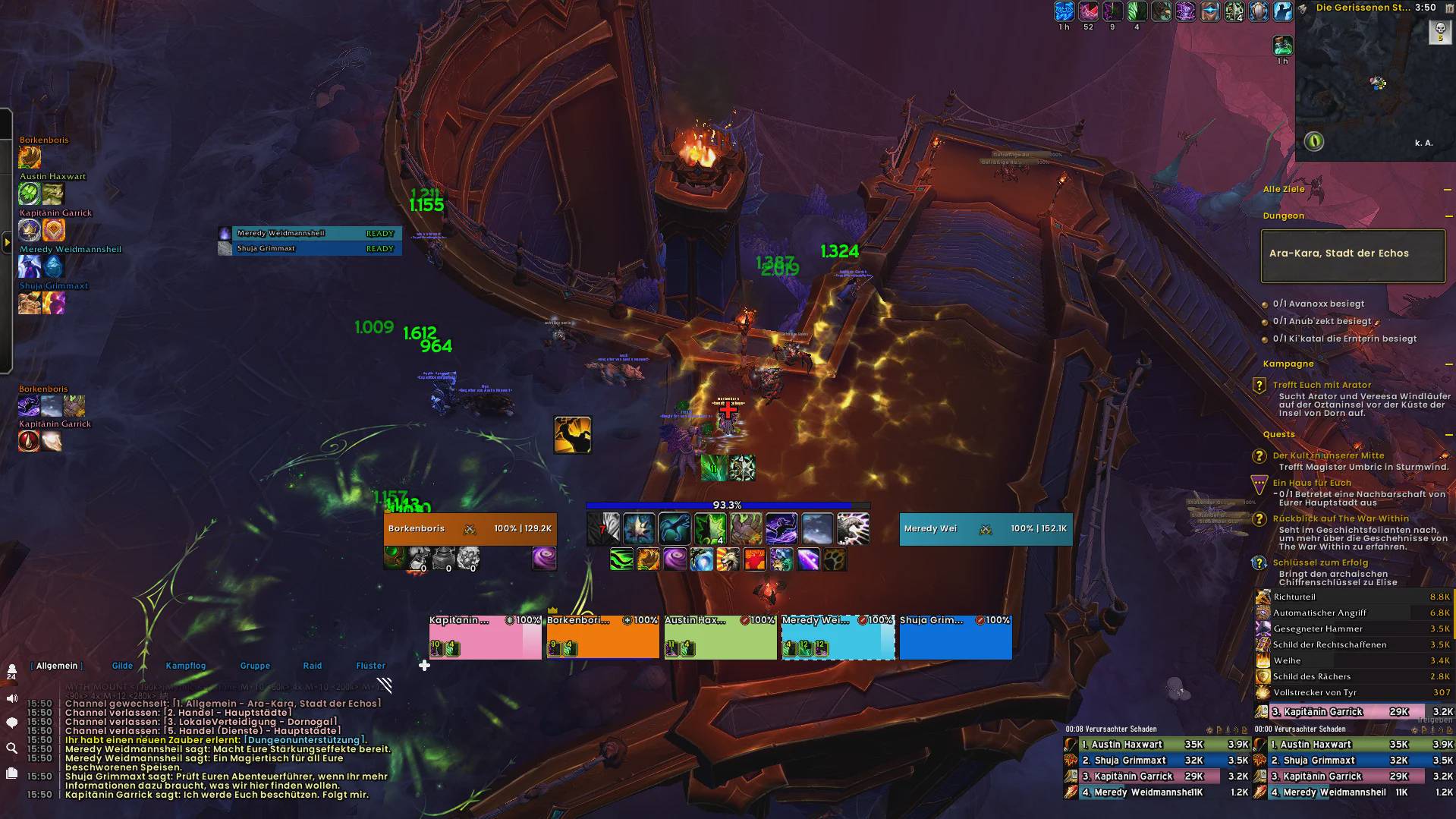This screenshot has width=1456, height=819.
Task: Click the green eye tracking button on minimap
Action: tap(1314, 141)
